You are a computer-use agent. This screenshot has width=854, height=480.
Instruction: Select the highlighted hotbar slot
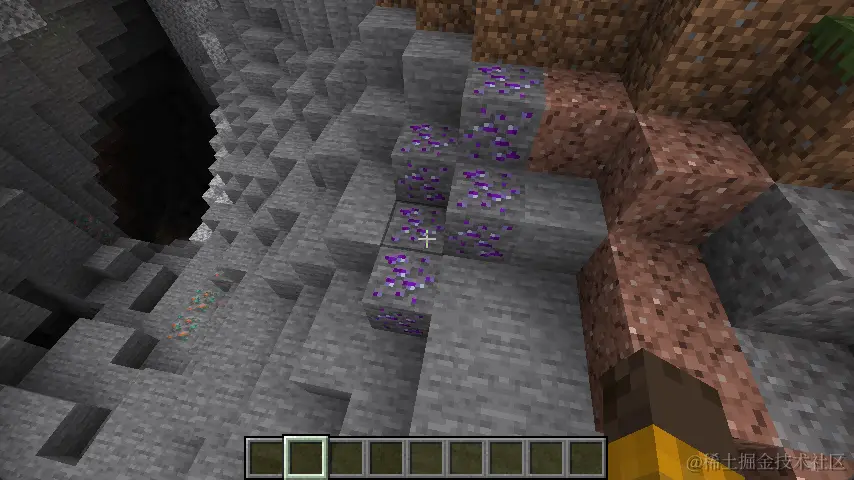point(304,458)
